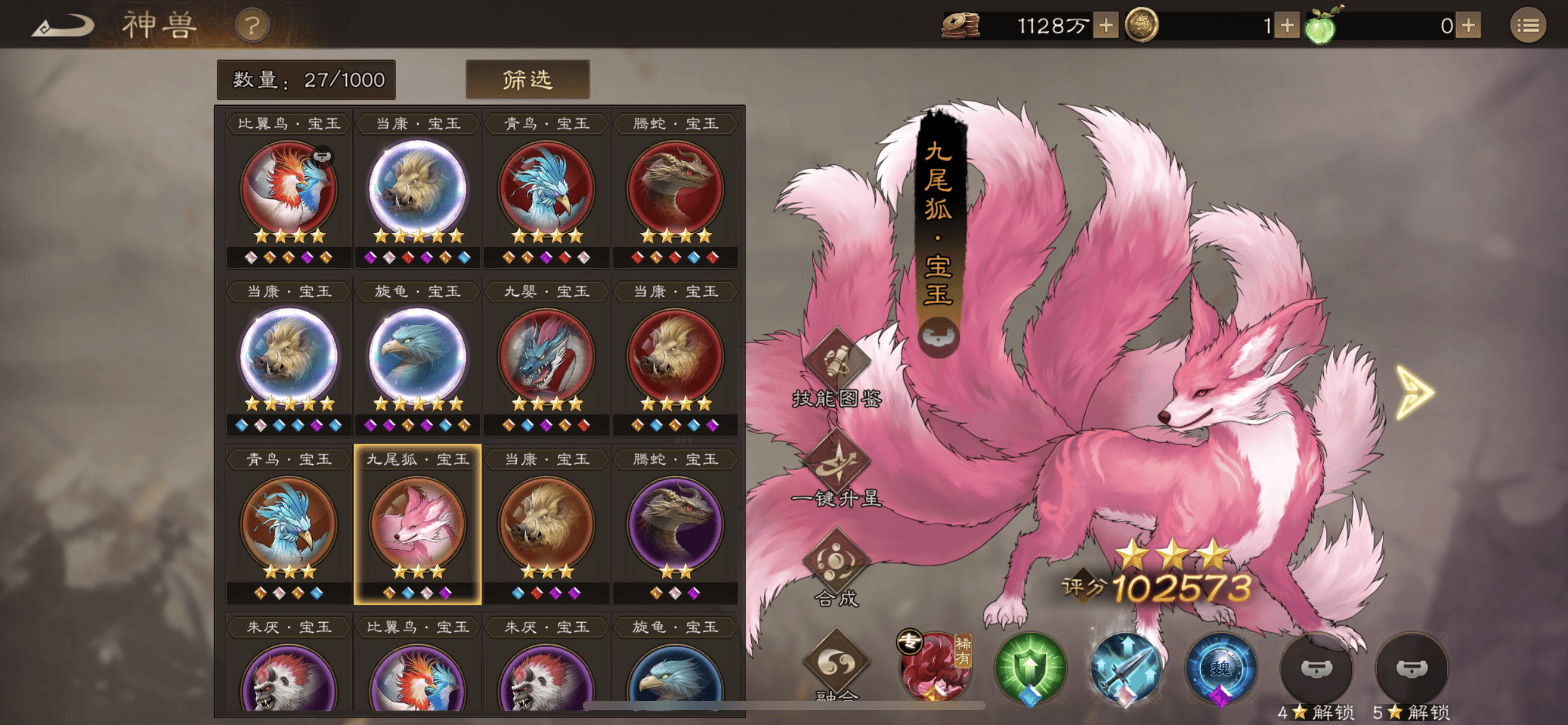Open the help question mark beside 神兽 title
This screenshot has width=1568, height=725.
[x=251, y=26]
